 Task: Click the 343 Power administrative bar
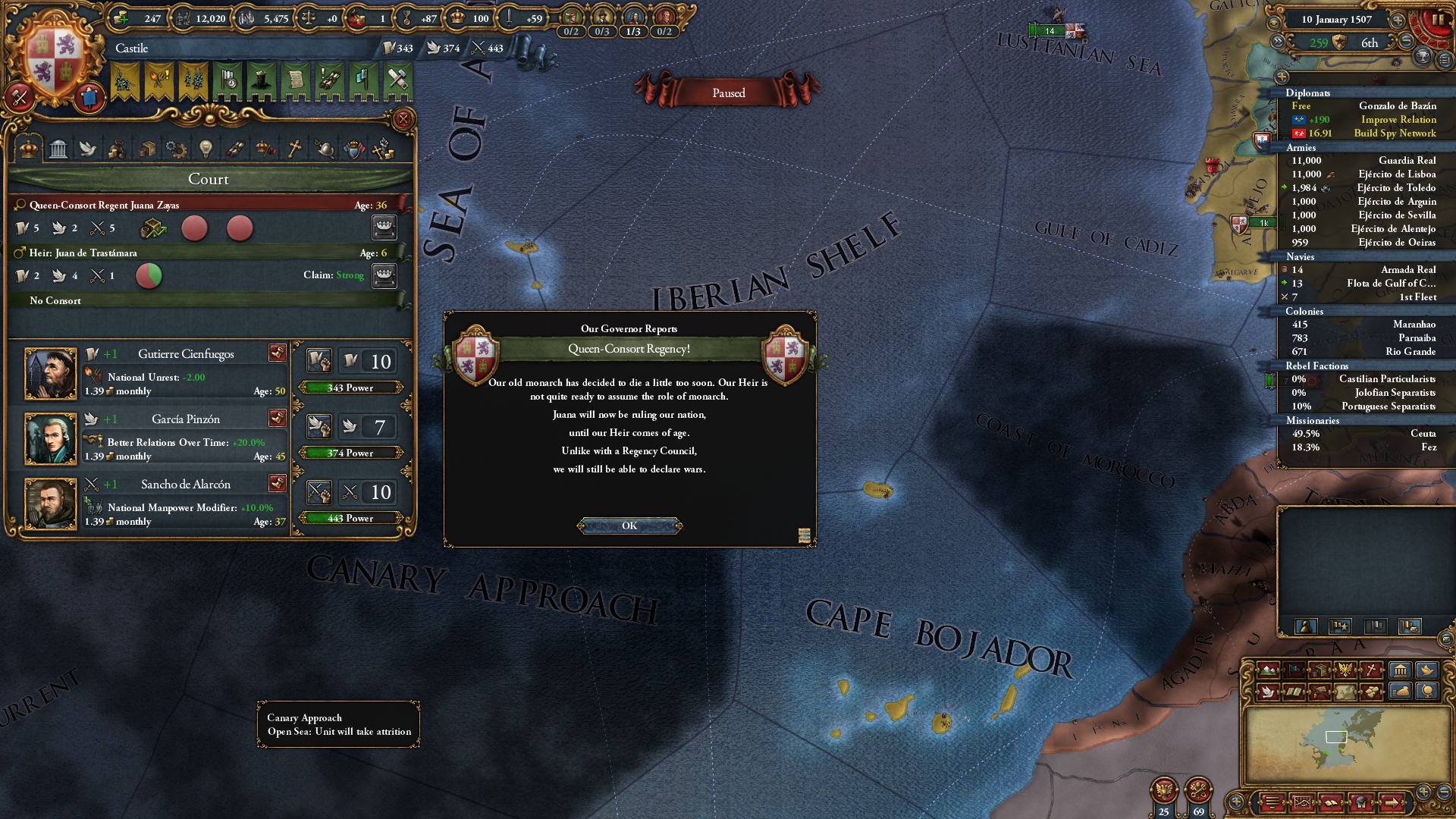[x=350, y=388]
